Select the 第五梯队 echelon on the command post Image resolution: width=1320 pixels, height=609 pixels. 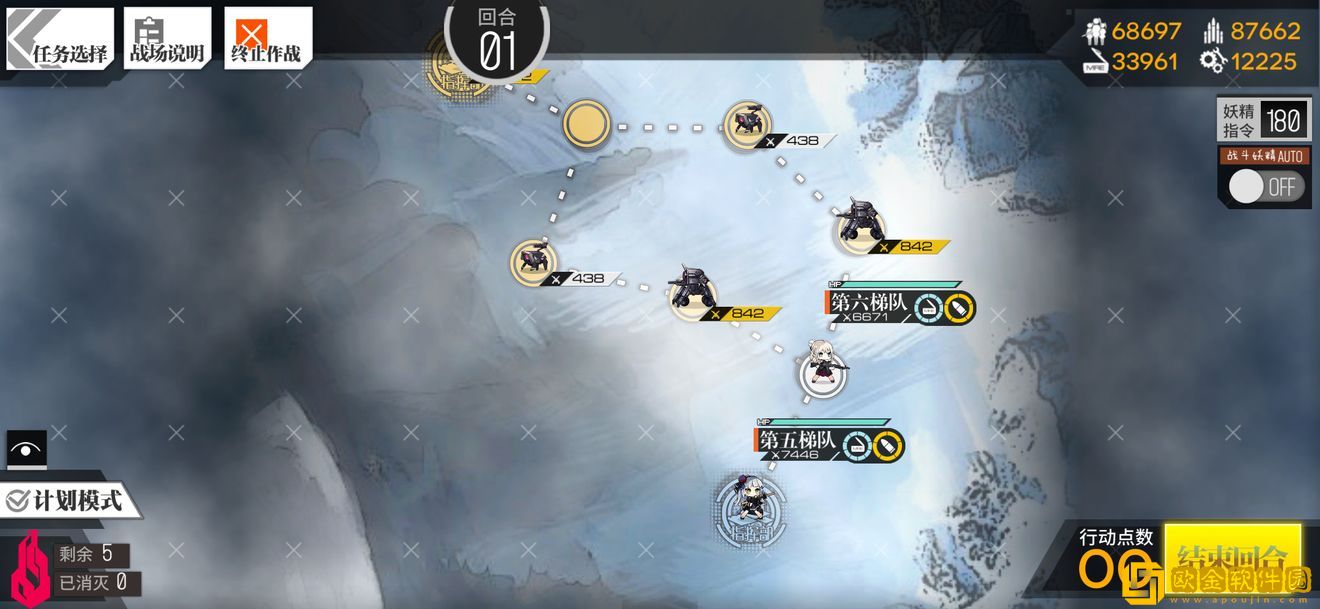point(750,510)
